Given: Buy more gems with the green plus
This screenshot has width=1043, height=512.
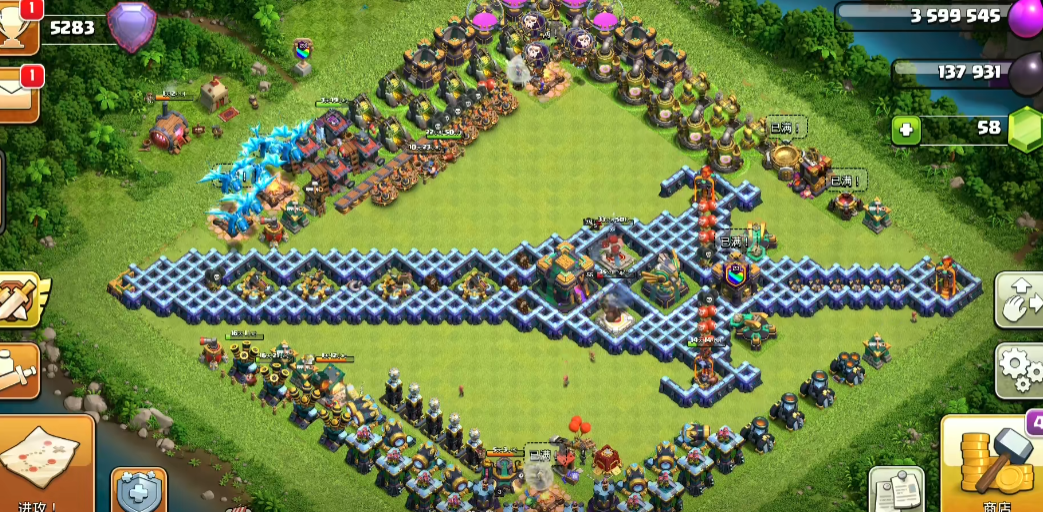Looking at the screenshot, I should [906, 130].
